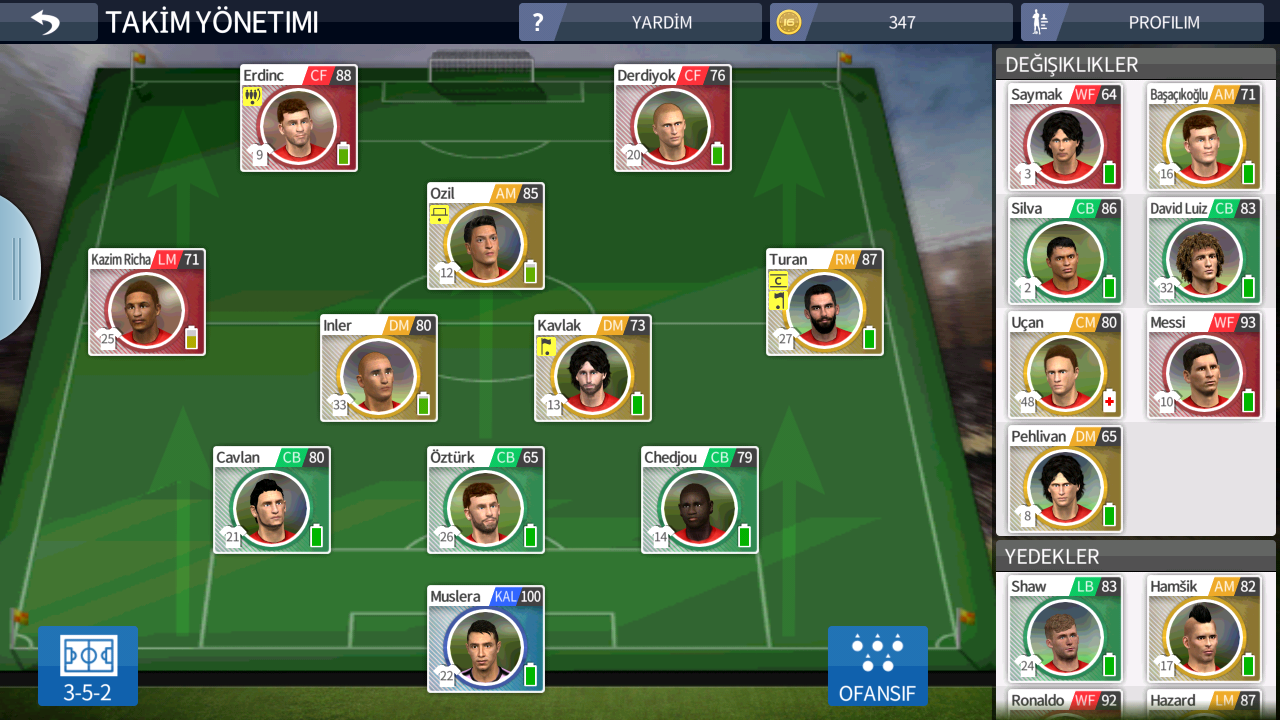The width and height of the screenshot is (1280, 720).
Task: Open the Yardım help button
Action: (x=640, y=22)
